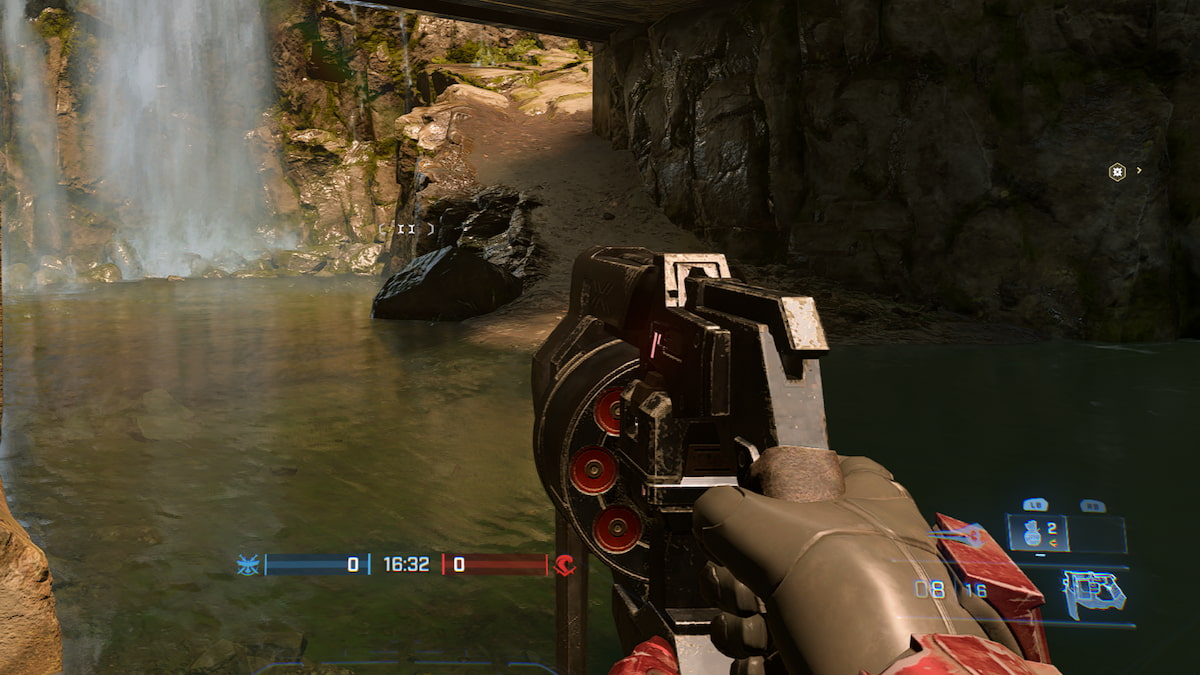
Task: Click the red team emblem
Action: pyautogui.click(x=565, y=565)
